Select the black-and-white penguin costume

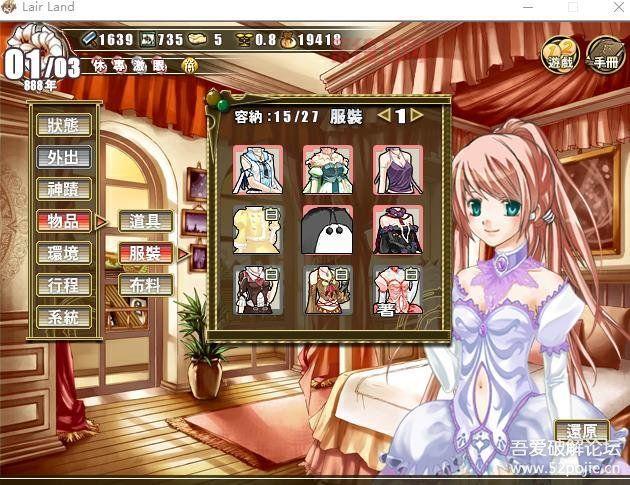point(327,229)
